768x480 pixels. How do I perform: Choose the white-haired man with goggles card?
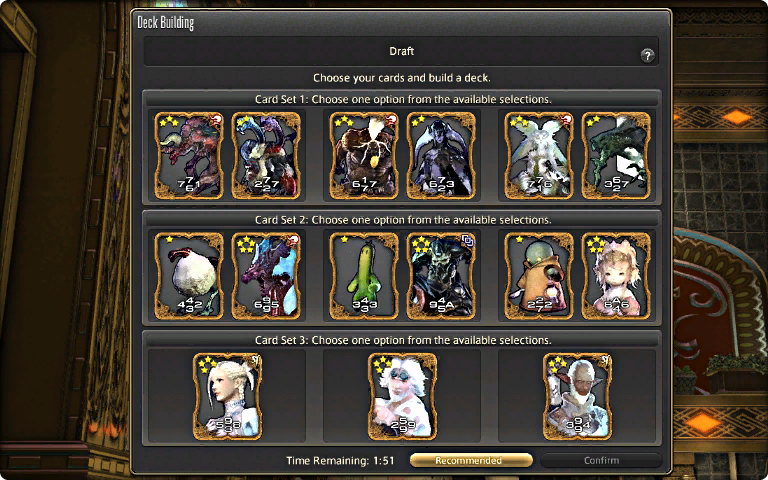point(402,396)
